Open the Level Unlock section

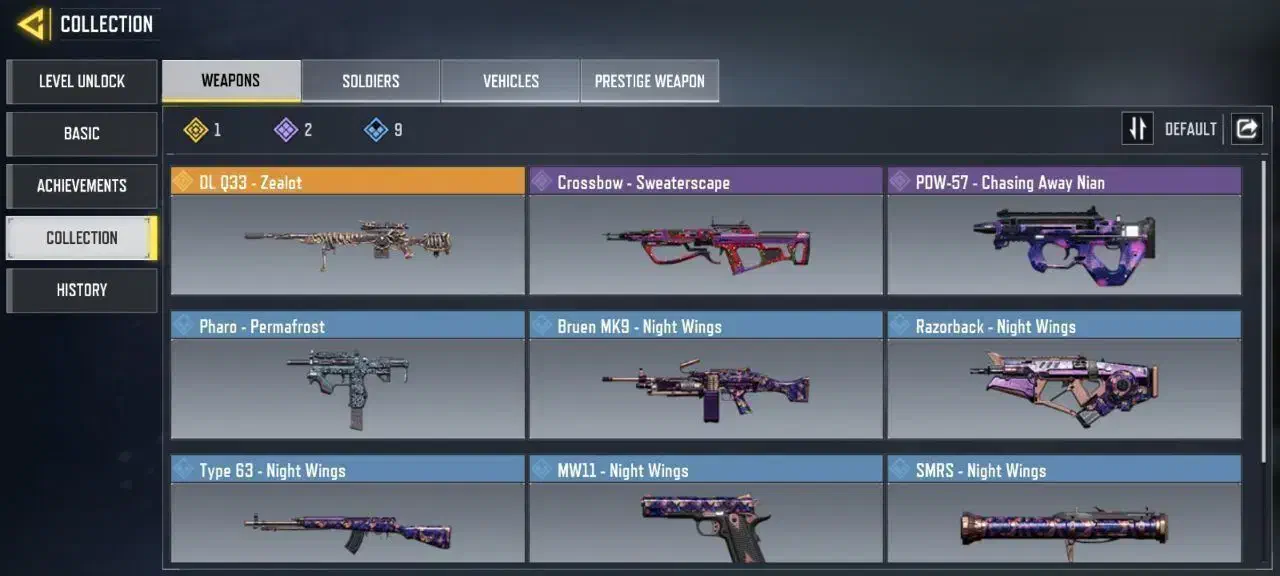(82, 81)
